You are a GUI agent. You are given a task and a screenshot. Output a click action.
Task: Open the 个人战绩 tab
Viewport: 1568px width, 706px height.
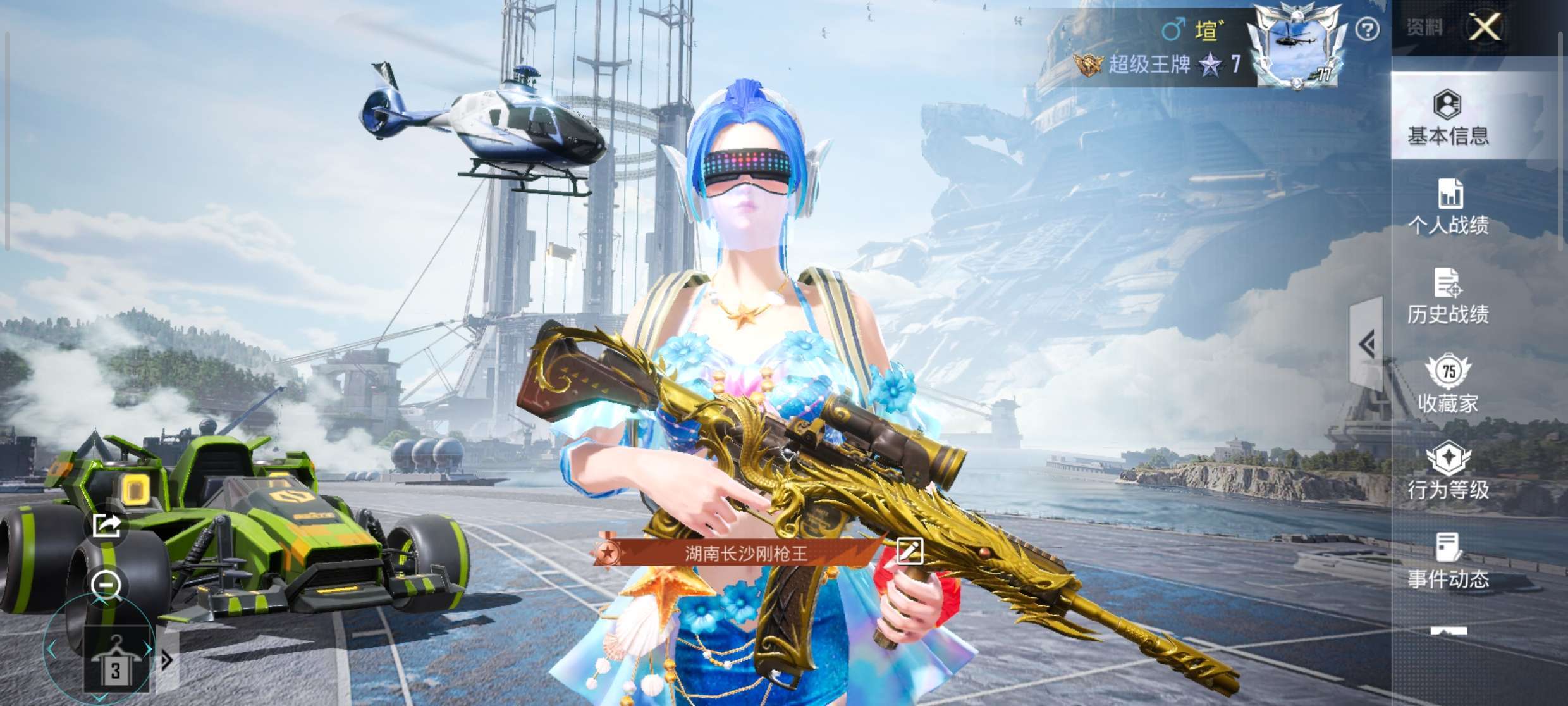1448,207
